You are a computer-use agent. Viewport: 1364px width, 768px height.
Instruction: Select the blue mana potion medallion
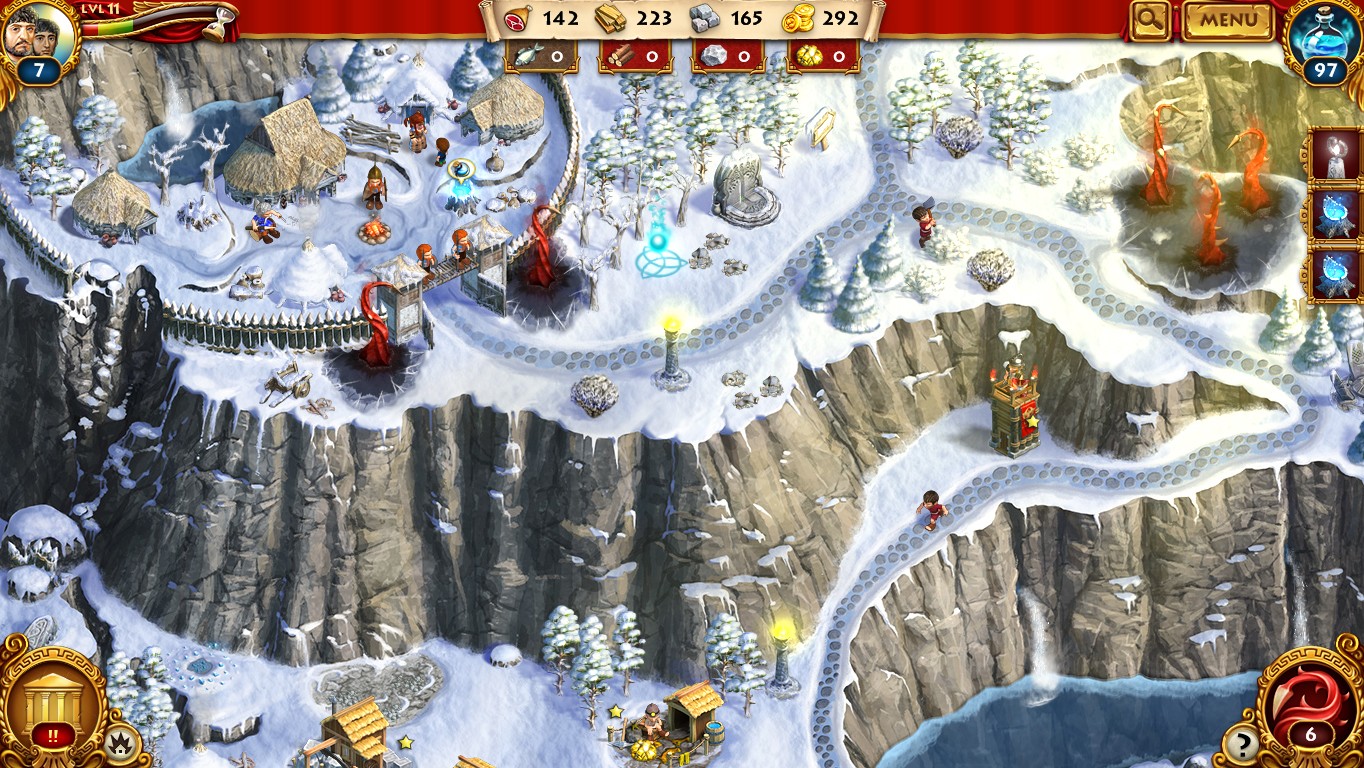point(1328,40)
